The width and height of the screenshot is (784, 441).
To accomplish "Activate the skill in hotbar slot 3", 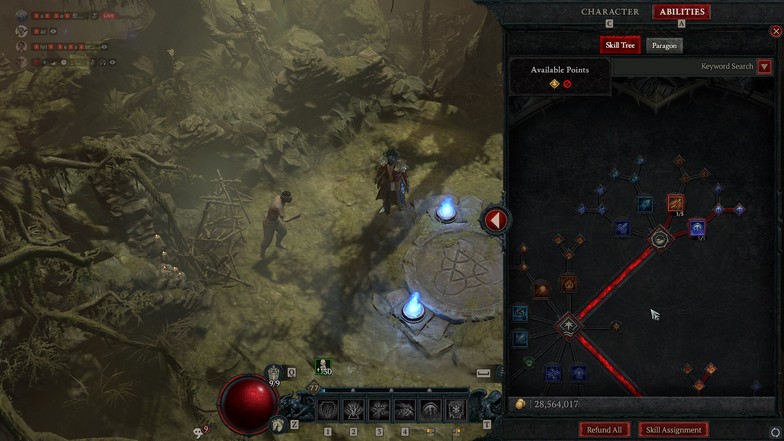I will (379, 409).
